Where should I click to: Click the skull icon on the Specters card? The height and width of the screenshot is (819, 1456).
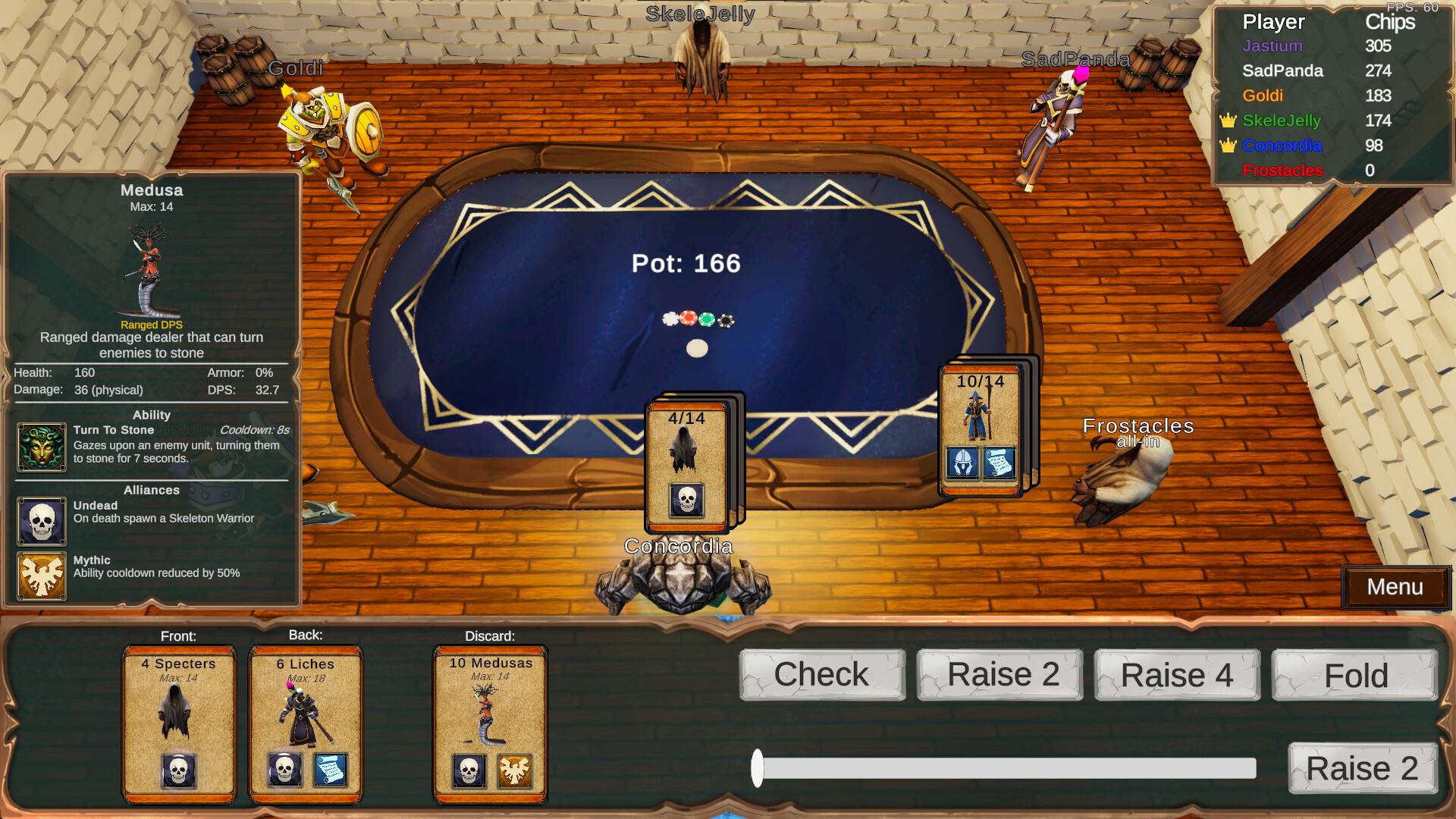(179, 770)
